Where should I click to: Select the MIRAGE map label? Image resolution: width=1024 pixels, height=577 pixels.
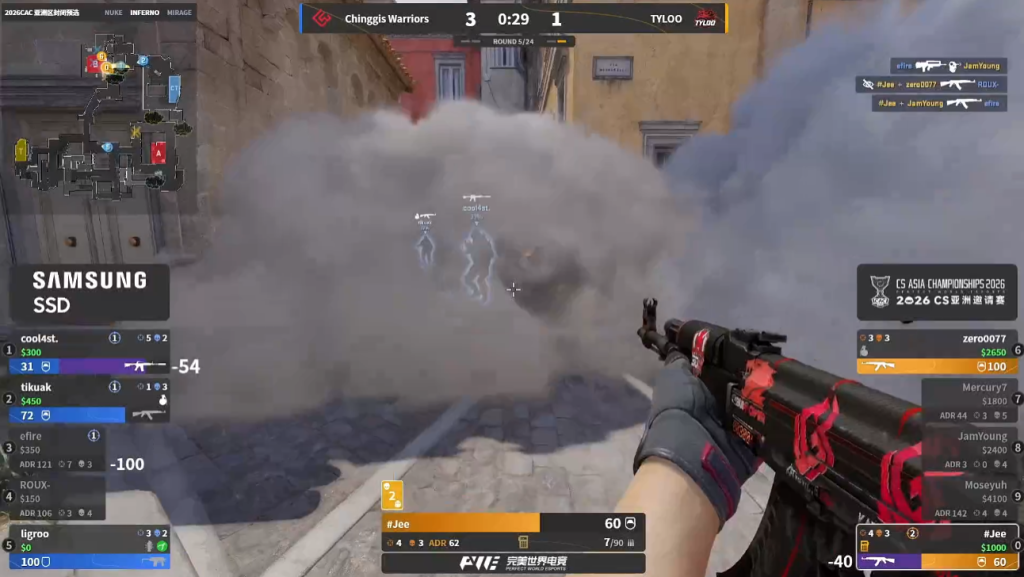tap(179, 13)
